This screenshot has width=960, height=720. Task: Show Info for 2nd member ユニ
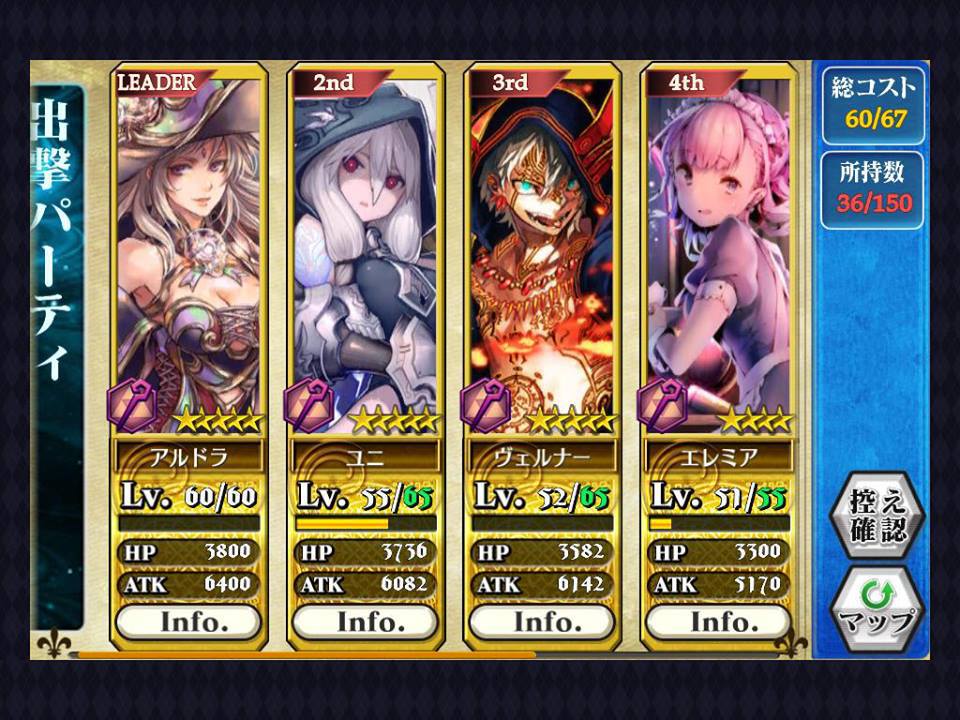(367, 621)
